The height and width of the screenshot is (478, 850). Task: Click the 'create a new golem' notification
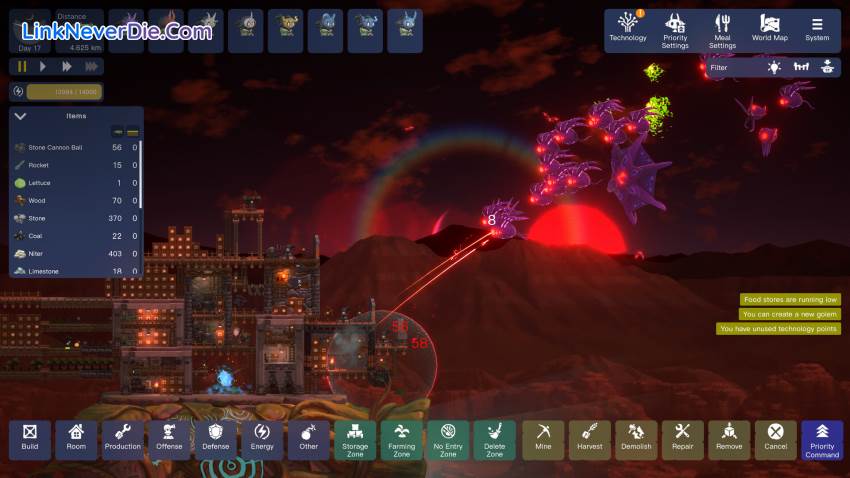point(790,314)
